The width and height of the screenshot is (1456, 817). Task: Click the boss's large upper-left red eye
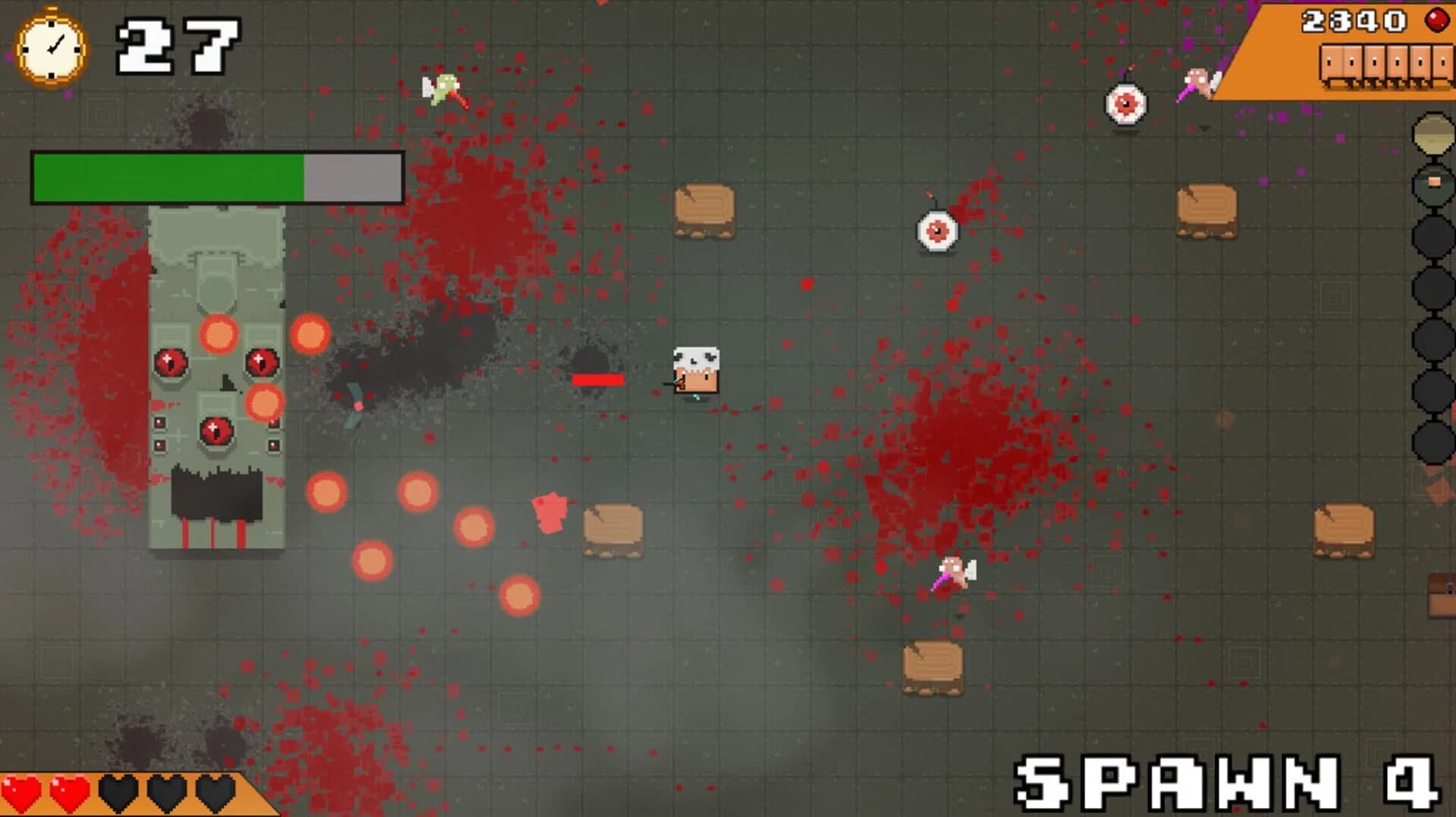tap(170, 362)
